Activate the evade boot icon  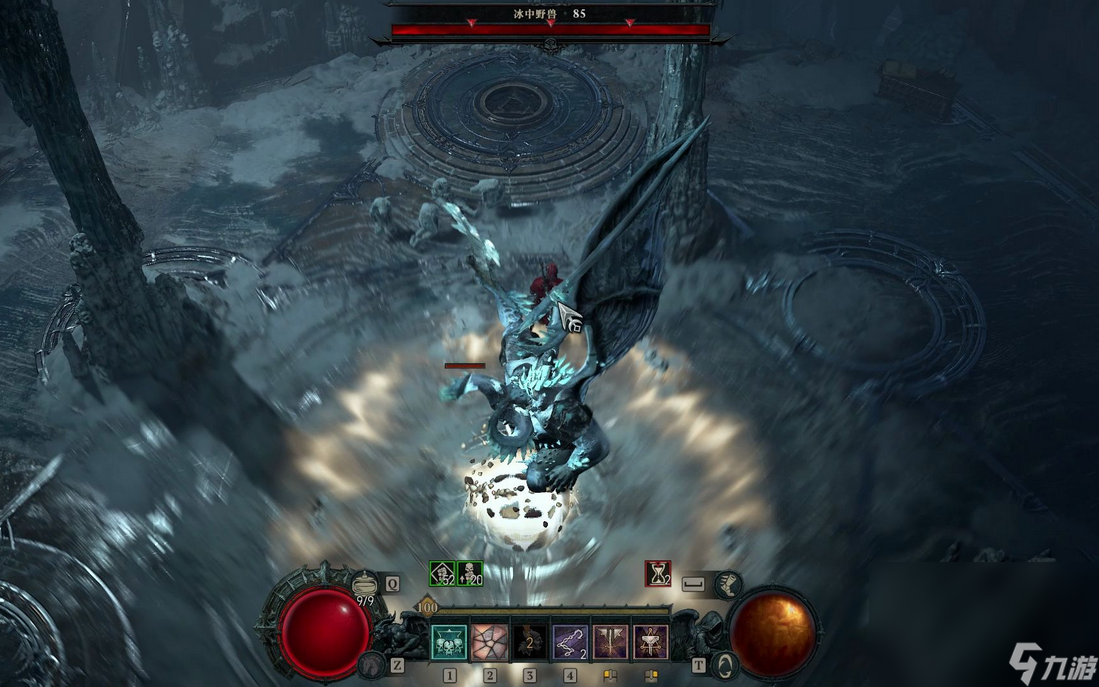click(x=729, y=582)
